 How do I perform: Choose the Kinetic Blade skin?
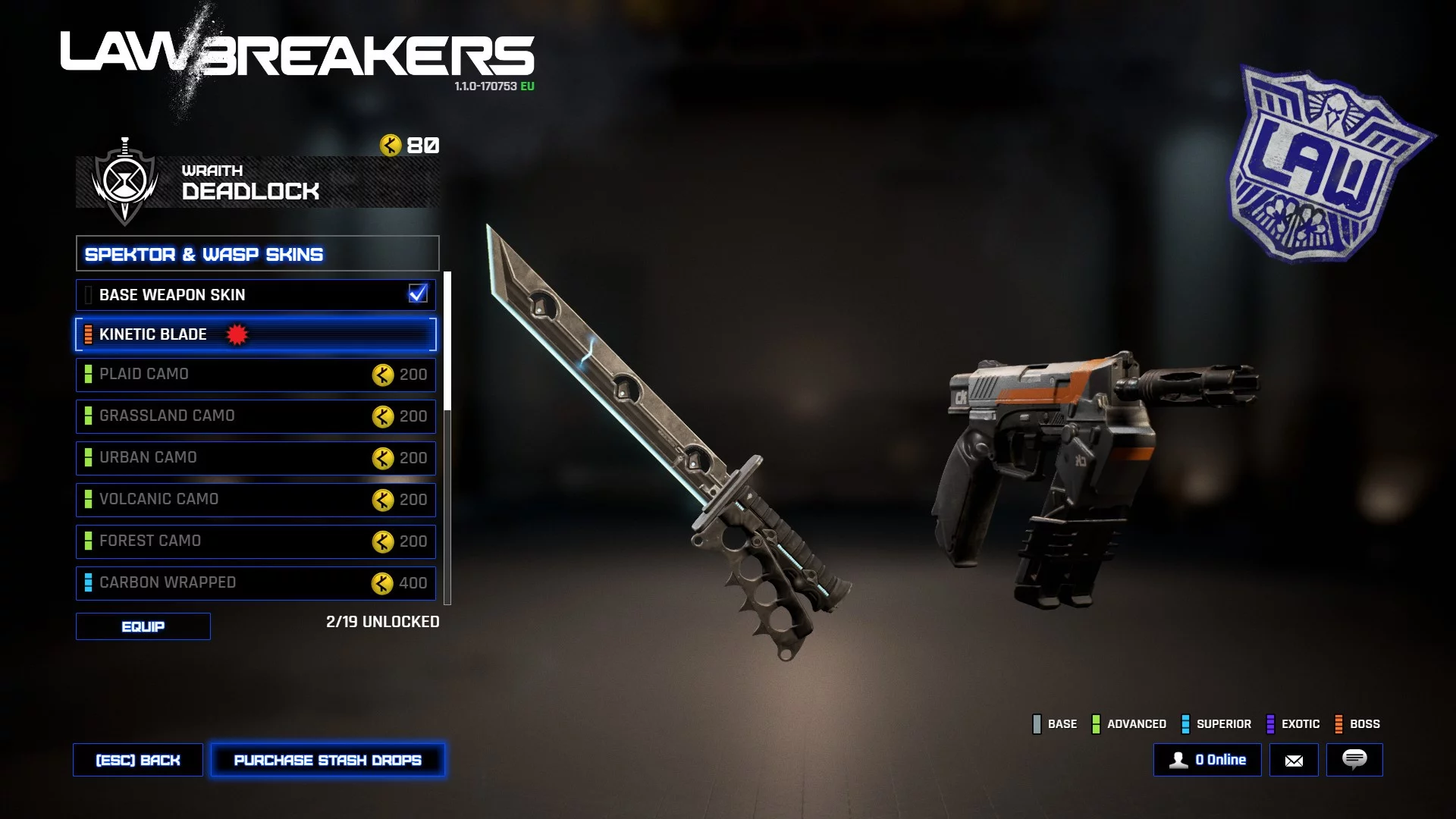(x=256, y=334)
